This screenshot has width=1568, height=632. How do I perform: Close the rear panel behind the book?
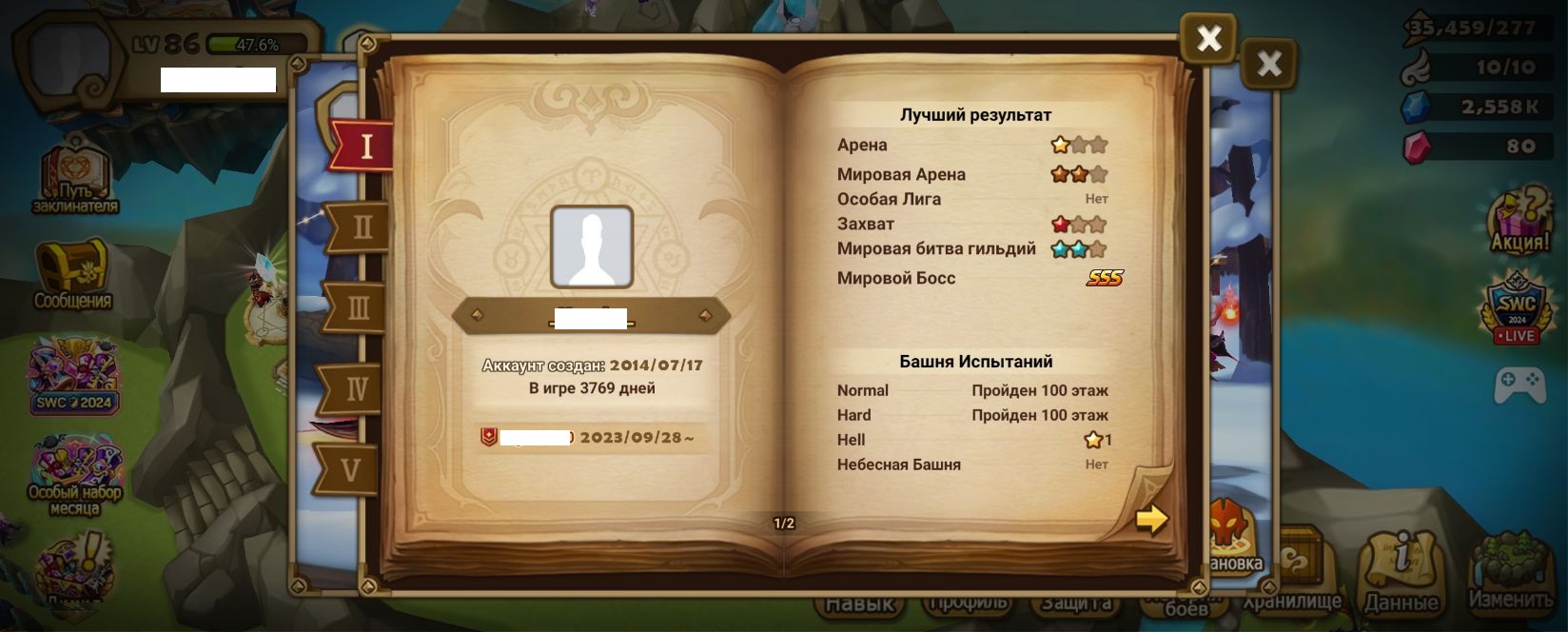[x=1269, y=65]
